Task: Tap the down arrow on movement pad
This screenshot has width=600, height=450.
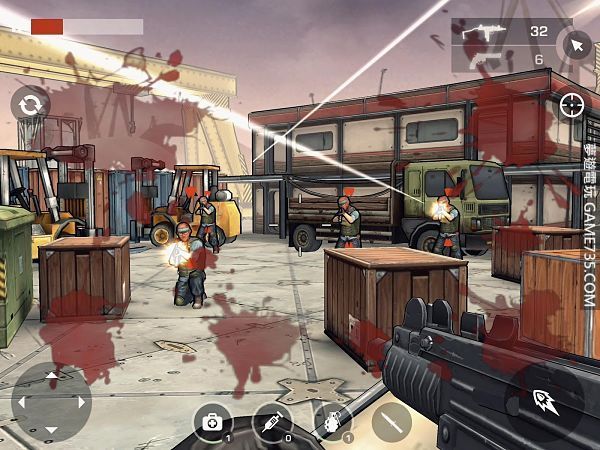Action: click(52, 430)
